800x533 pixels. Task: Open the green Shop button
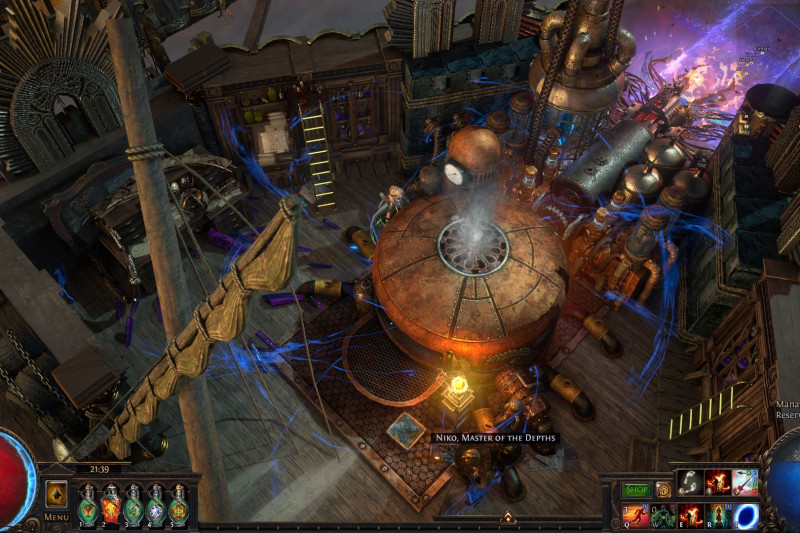coord(637,490)
